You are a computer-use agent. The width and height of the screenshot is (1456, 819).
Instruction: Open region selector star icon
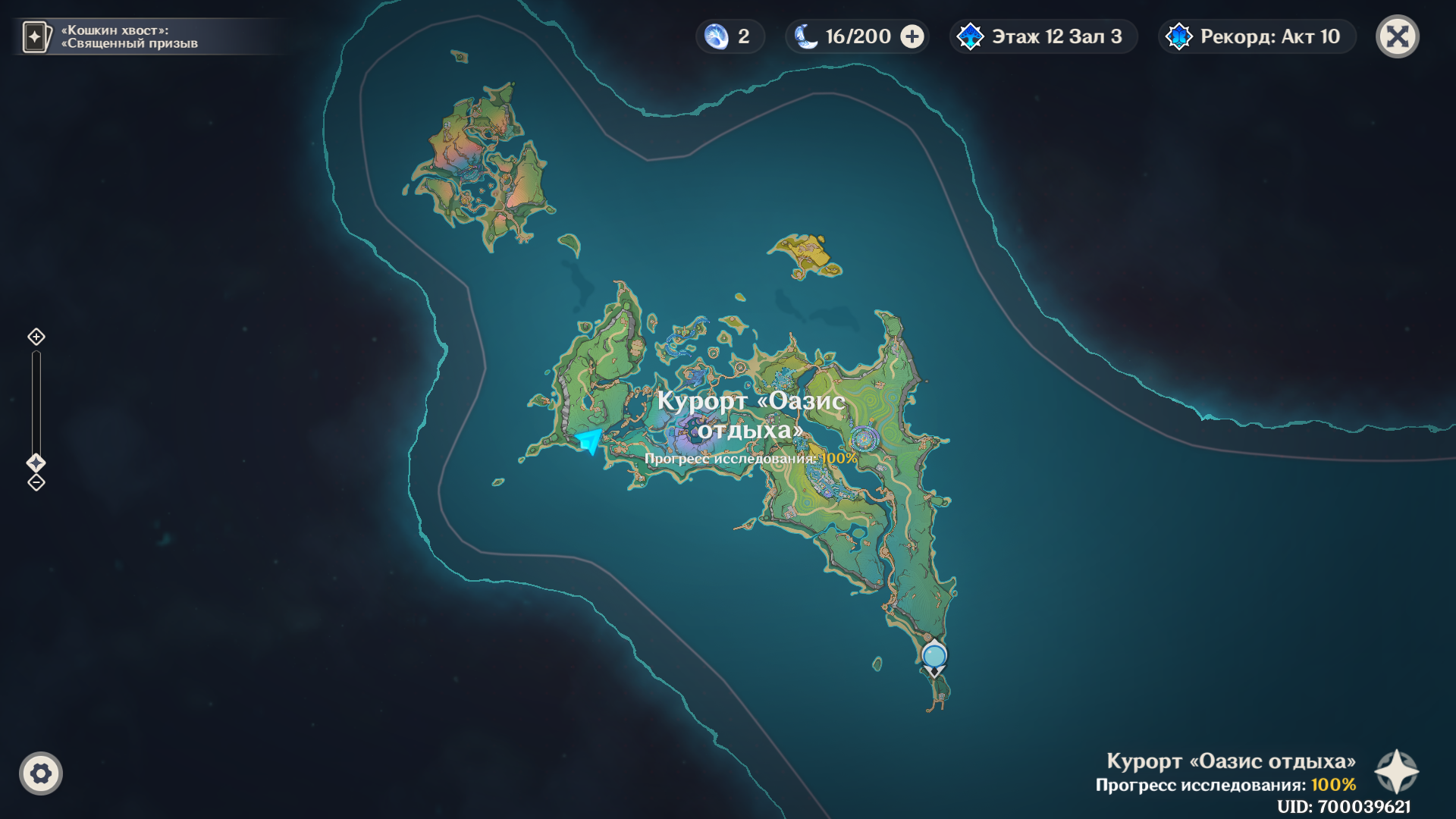pos(1396,772)
